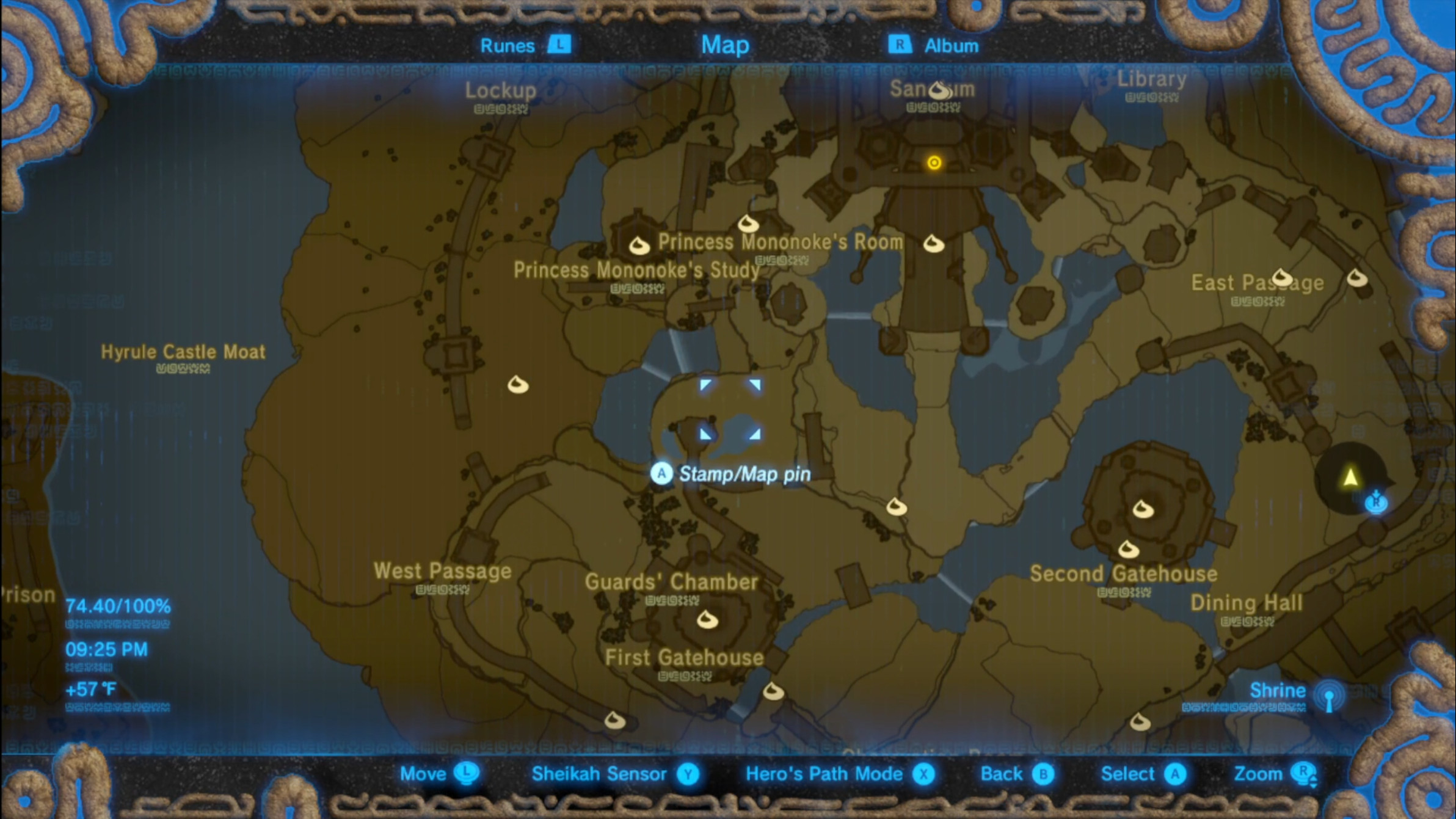Select the yellow destination marker near the Sanctum
The width and height of the screenshot is (1456, 819).
934,162
